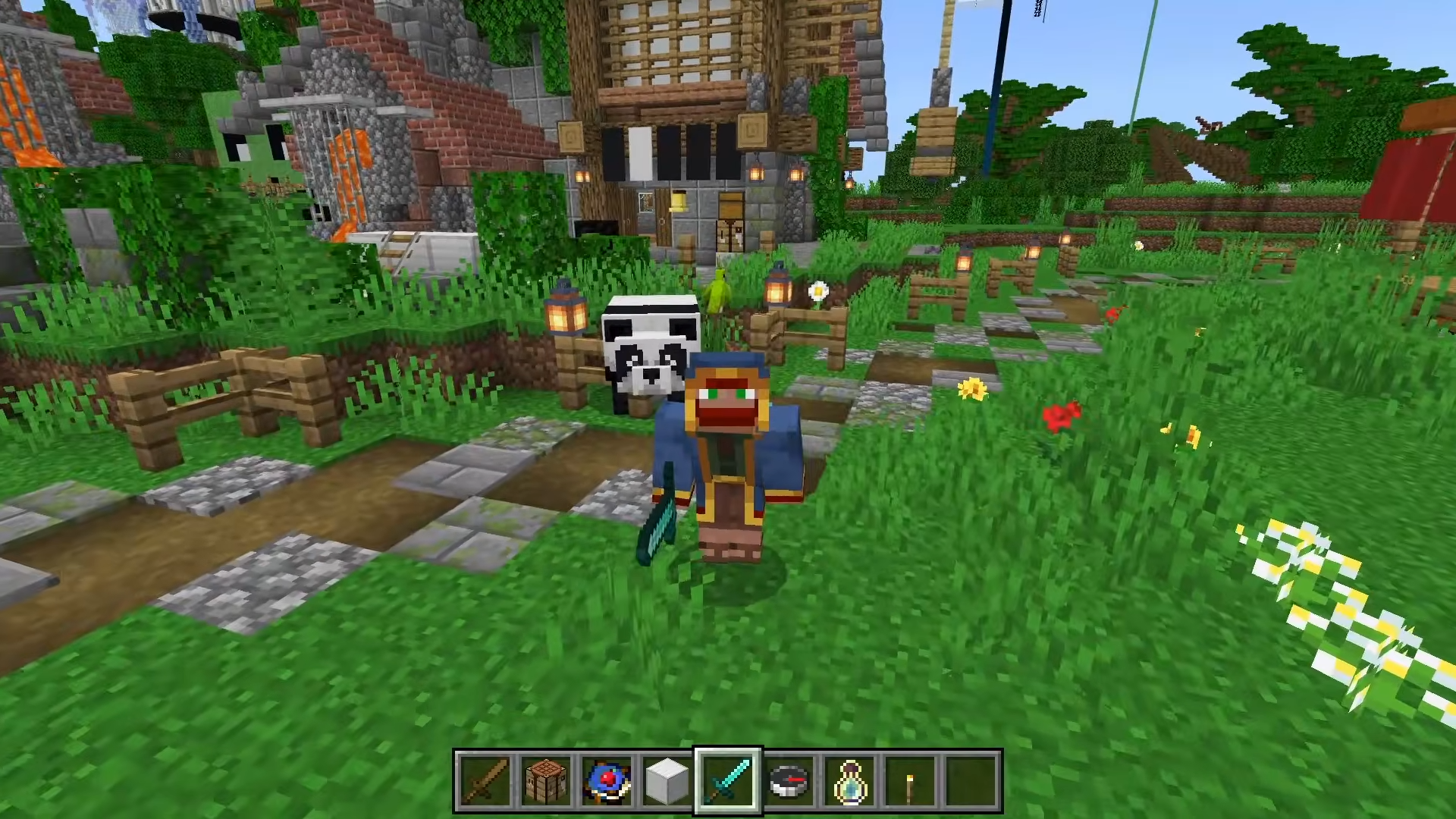
Task: Select the blue item with red gem
Action: point(607,781)
